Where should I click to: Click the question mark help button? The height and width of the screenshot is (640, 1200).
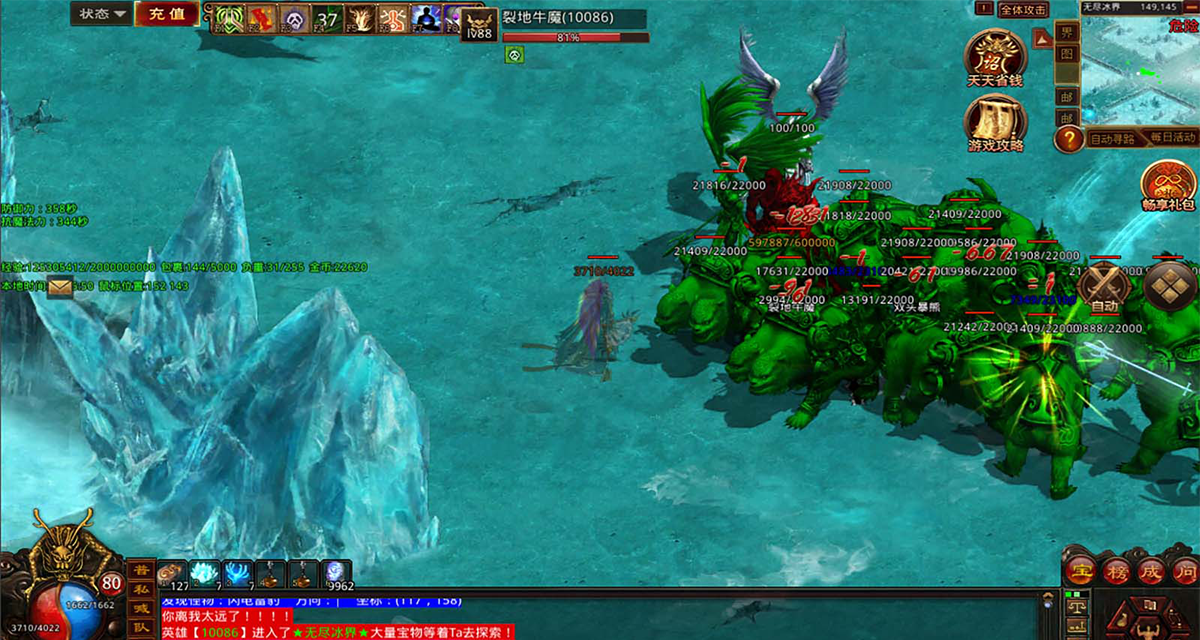pyautogui.click(x=1069, y=138)
